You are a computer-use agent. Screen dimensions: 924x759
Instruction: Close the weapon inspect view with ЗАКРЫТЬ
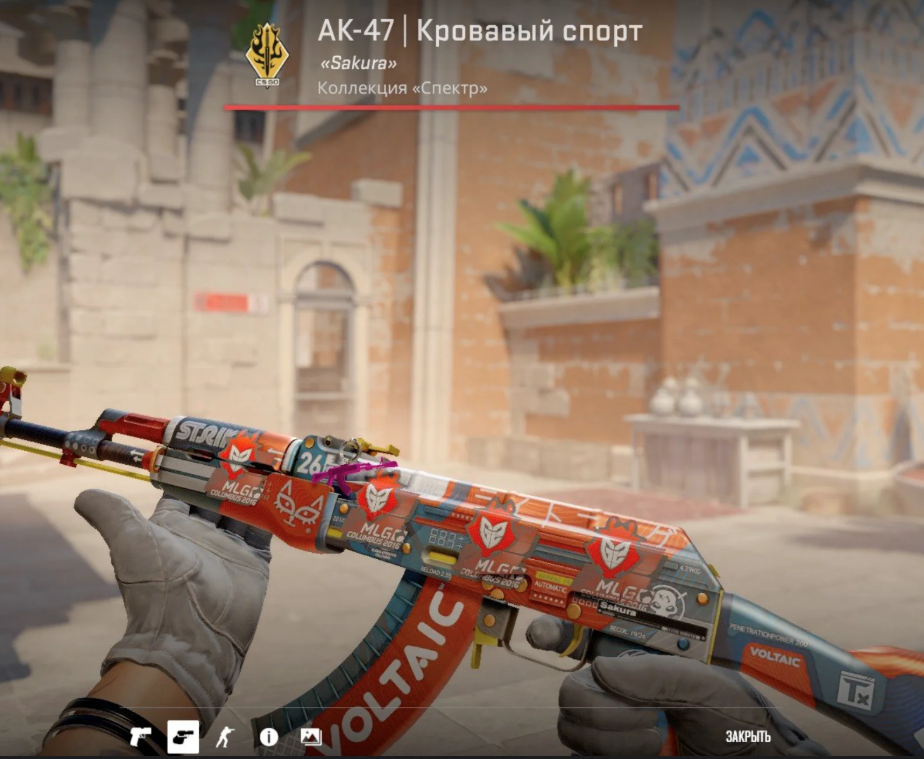[748, 737]
